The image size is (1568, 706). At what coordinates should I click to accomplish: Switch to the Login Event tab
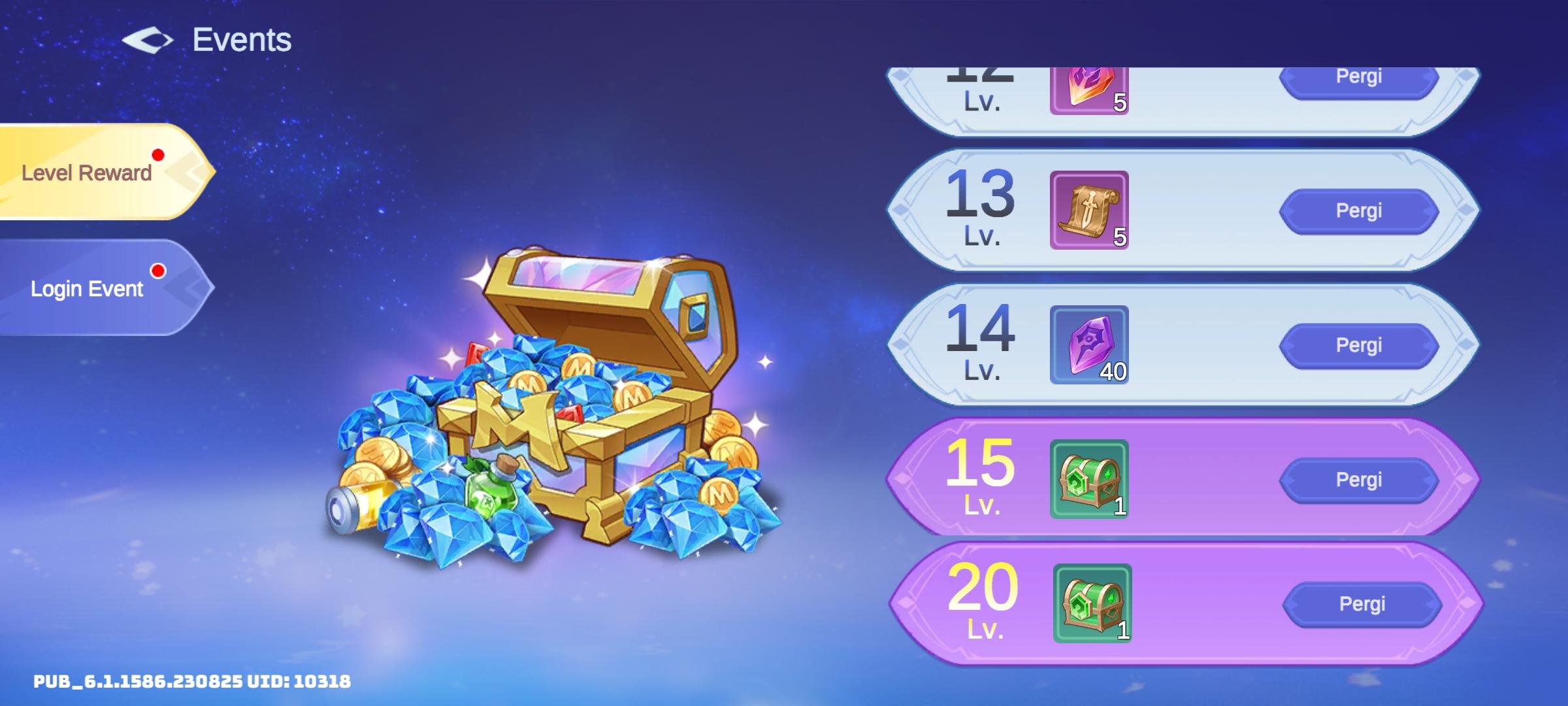[89, 288]
